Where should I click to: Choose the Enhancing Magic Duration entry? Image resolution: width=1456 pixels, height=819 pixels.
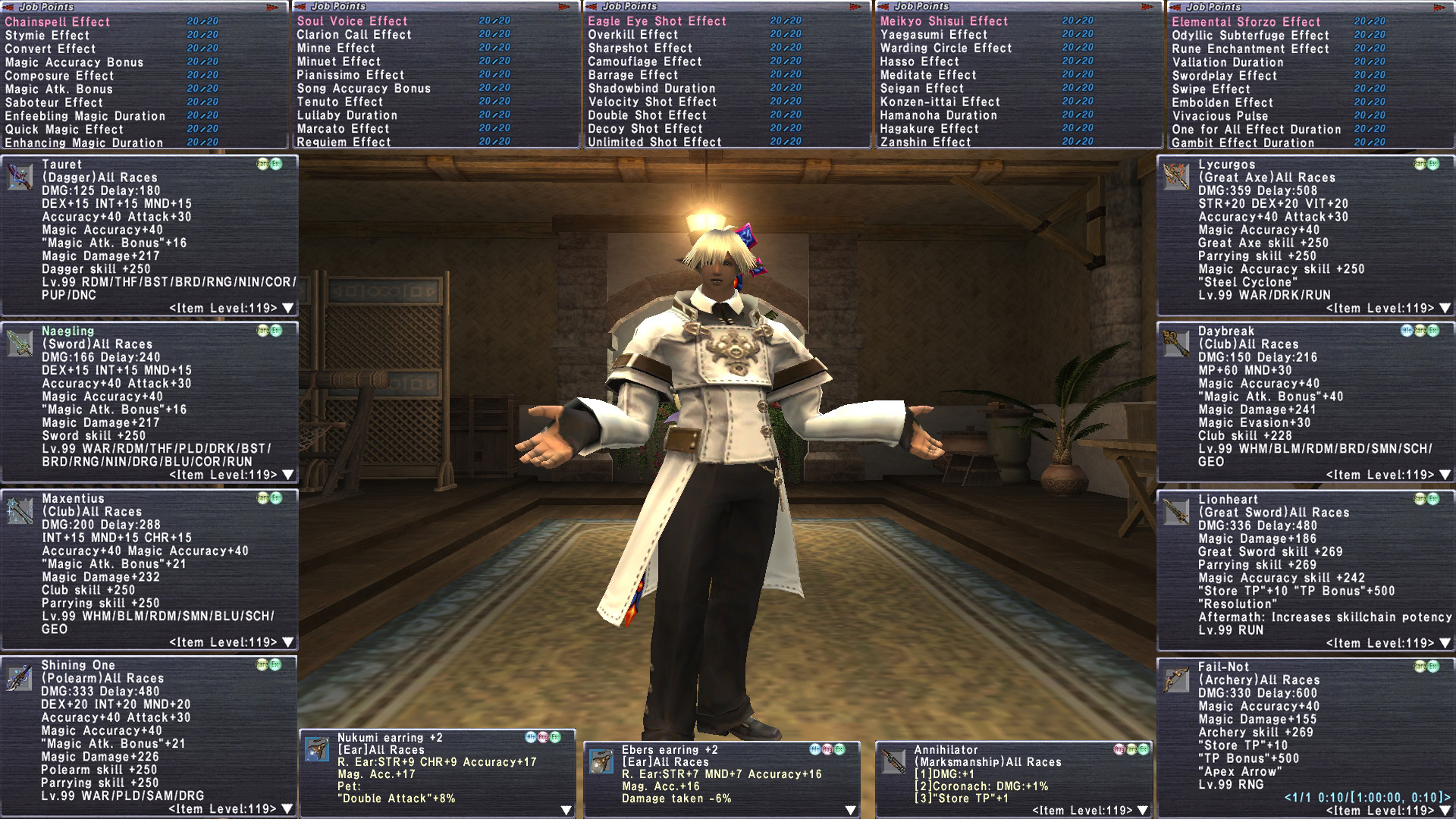pyautogui.click(x=83, y=143)
